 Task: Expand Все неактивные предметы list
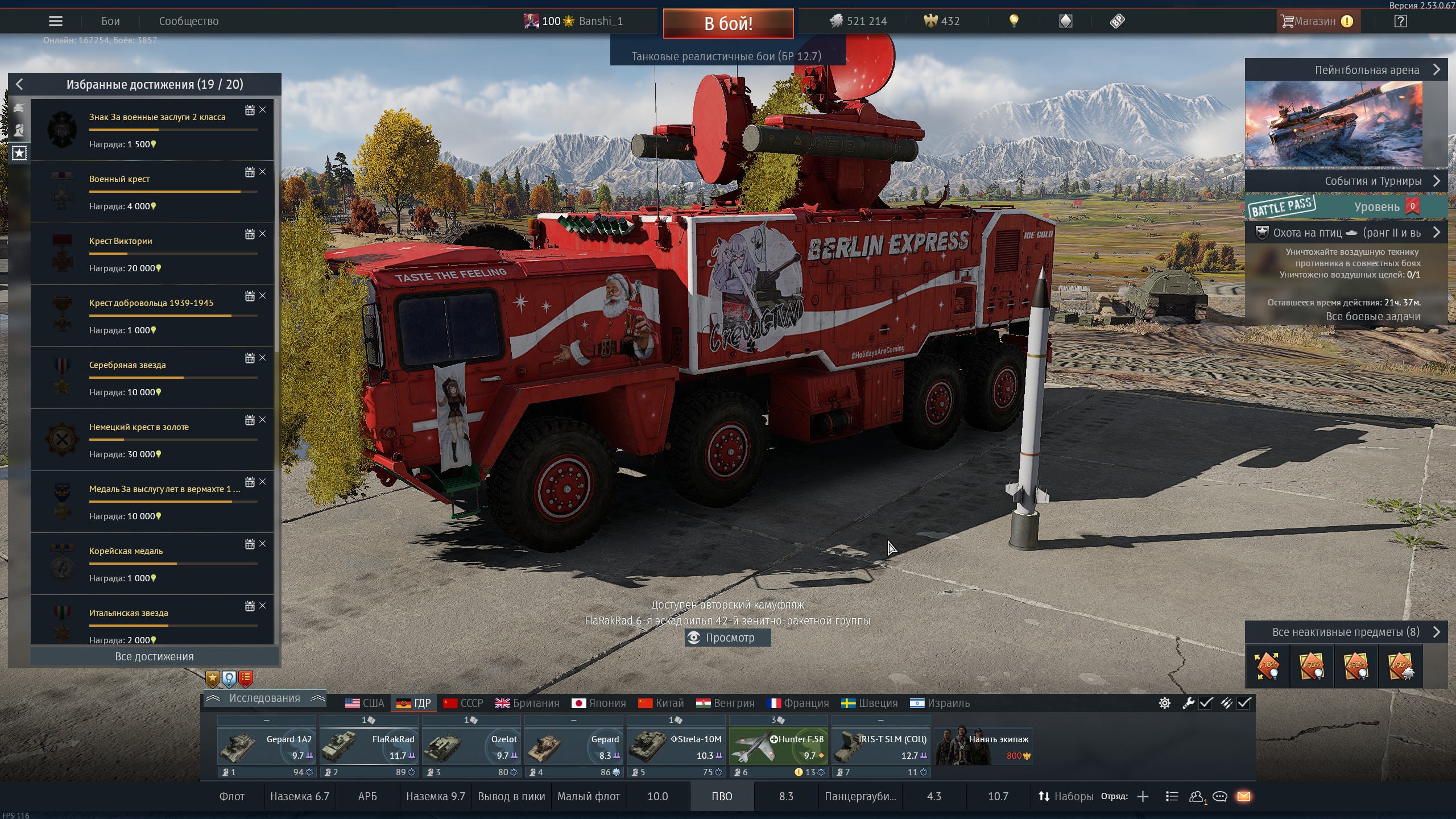pyautogui.click(x=1346, y=632)
